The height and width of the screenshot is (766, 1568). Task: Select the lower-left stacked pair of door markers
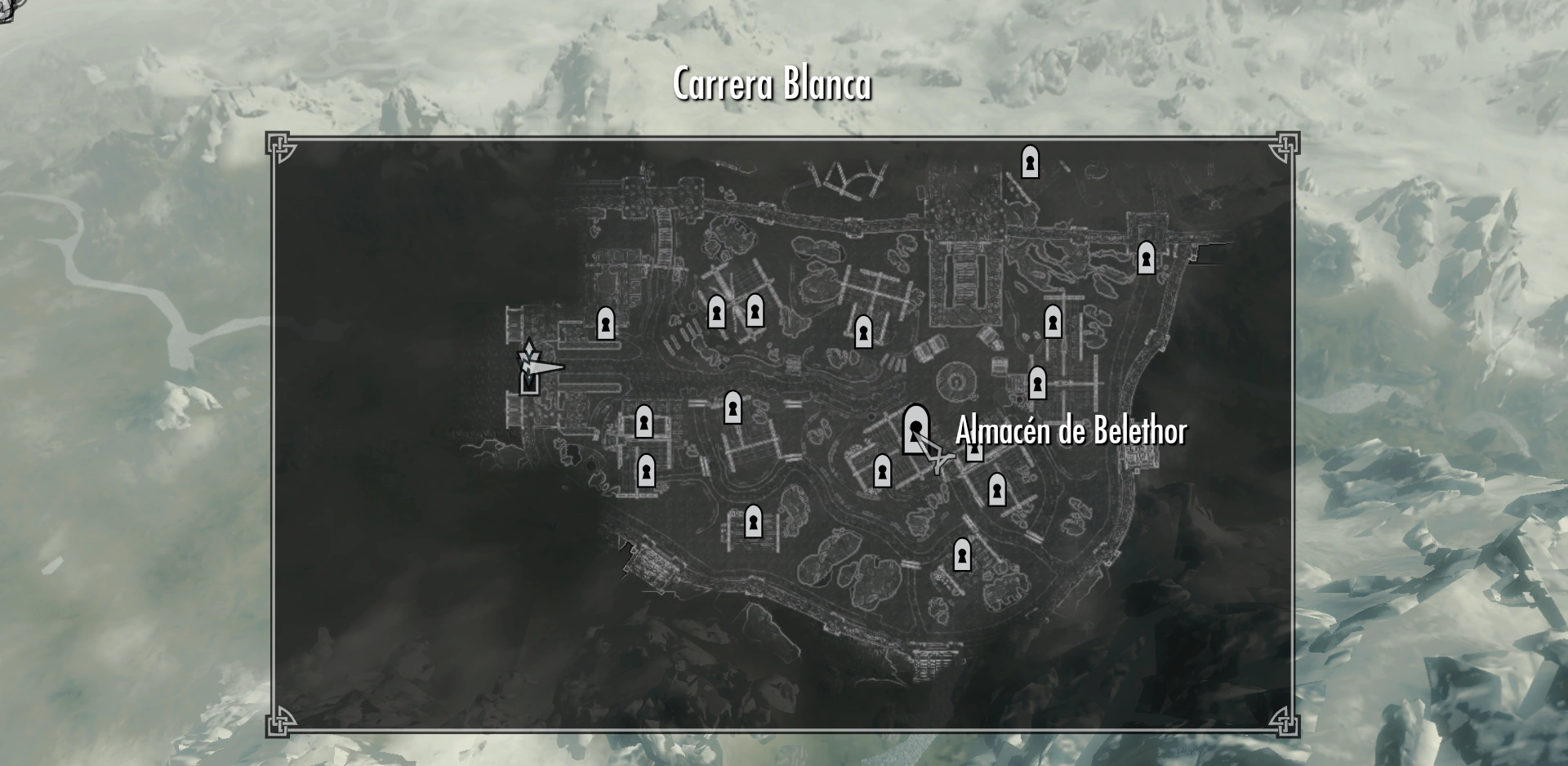(x=645, y=445)
